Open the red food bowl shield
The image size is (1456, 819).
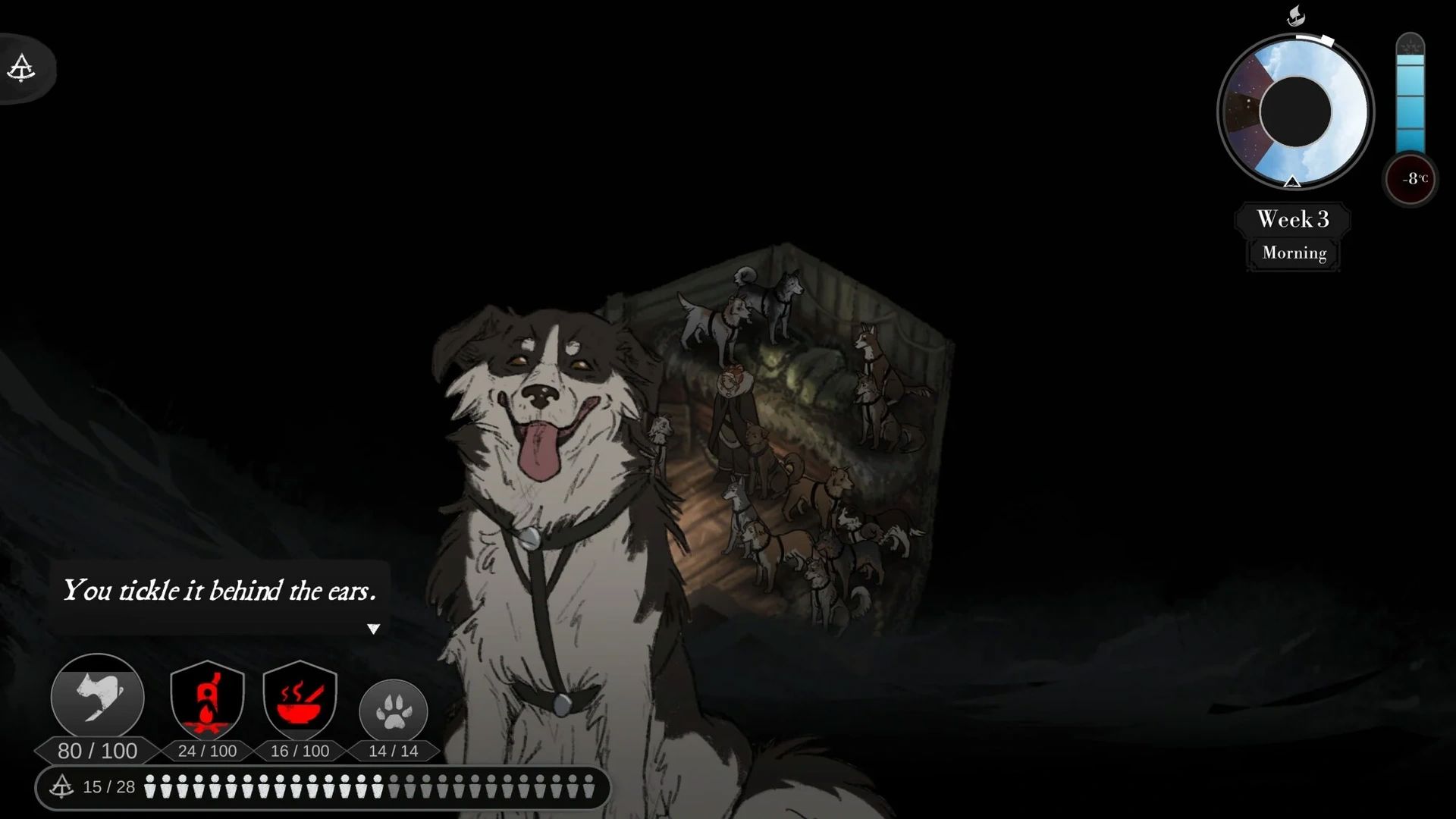[x=300, y=699]
